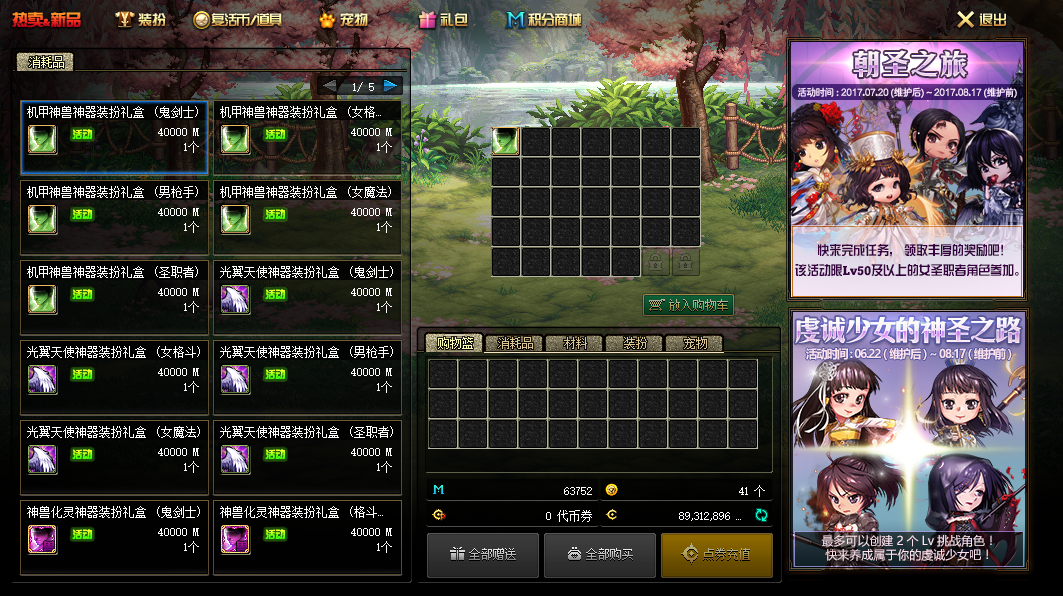This screenshot has width=1063, height=596.
Task: Switch to the 材料 inventory tab
Action: 575,343
